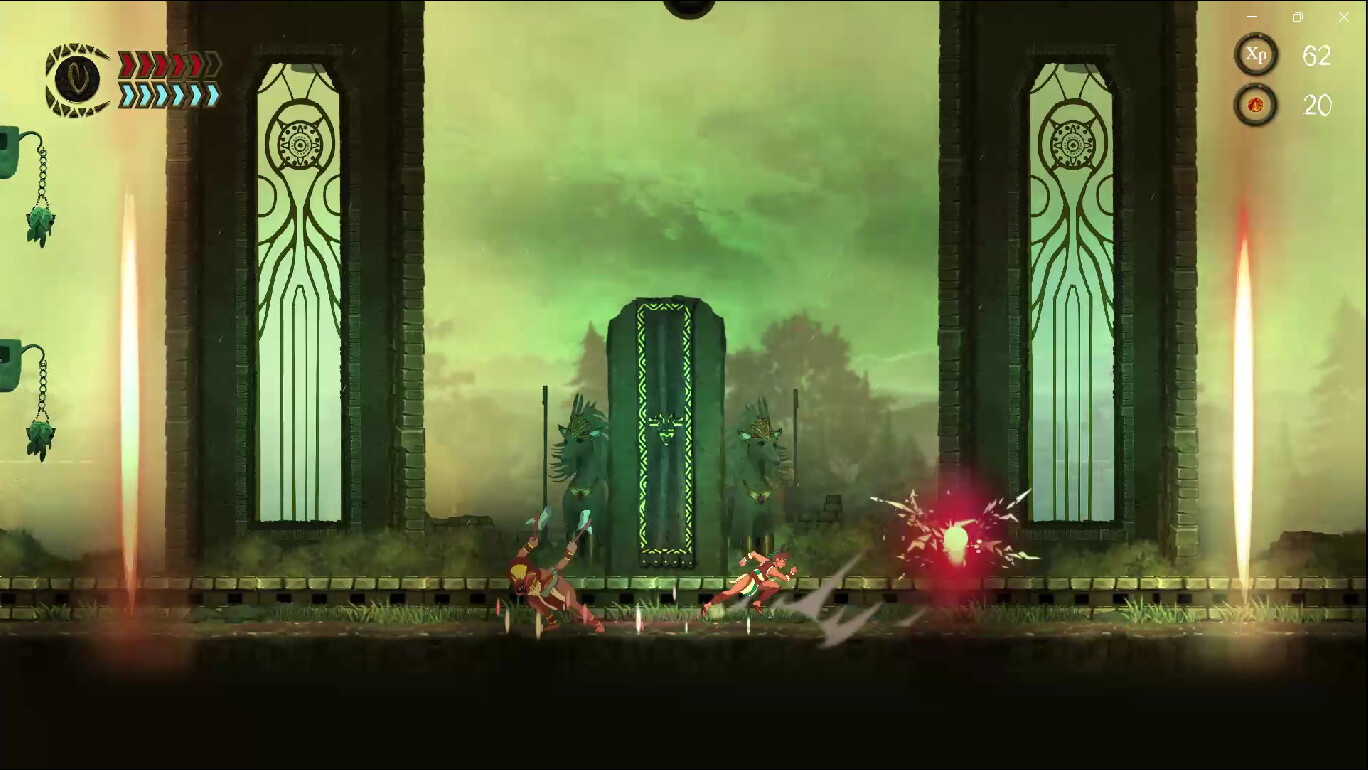Click the Xp counter medallion
The width and height of the screenshot is (1368, 770).
pyautogui.click(x=1256, y=55)
